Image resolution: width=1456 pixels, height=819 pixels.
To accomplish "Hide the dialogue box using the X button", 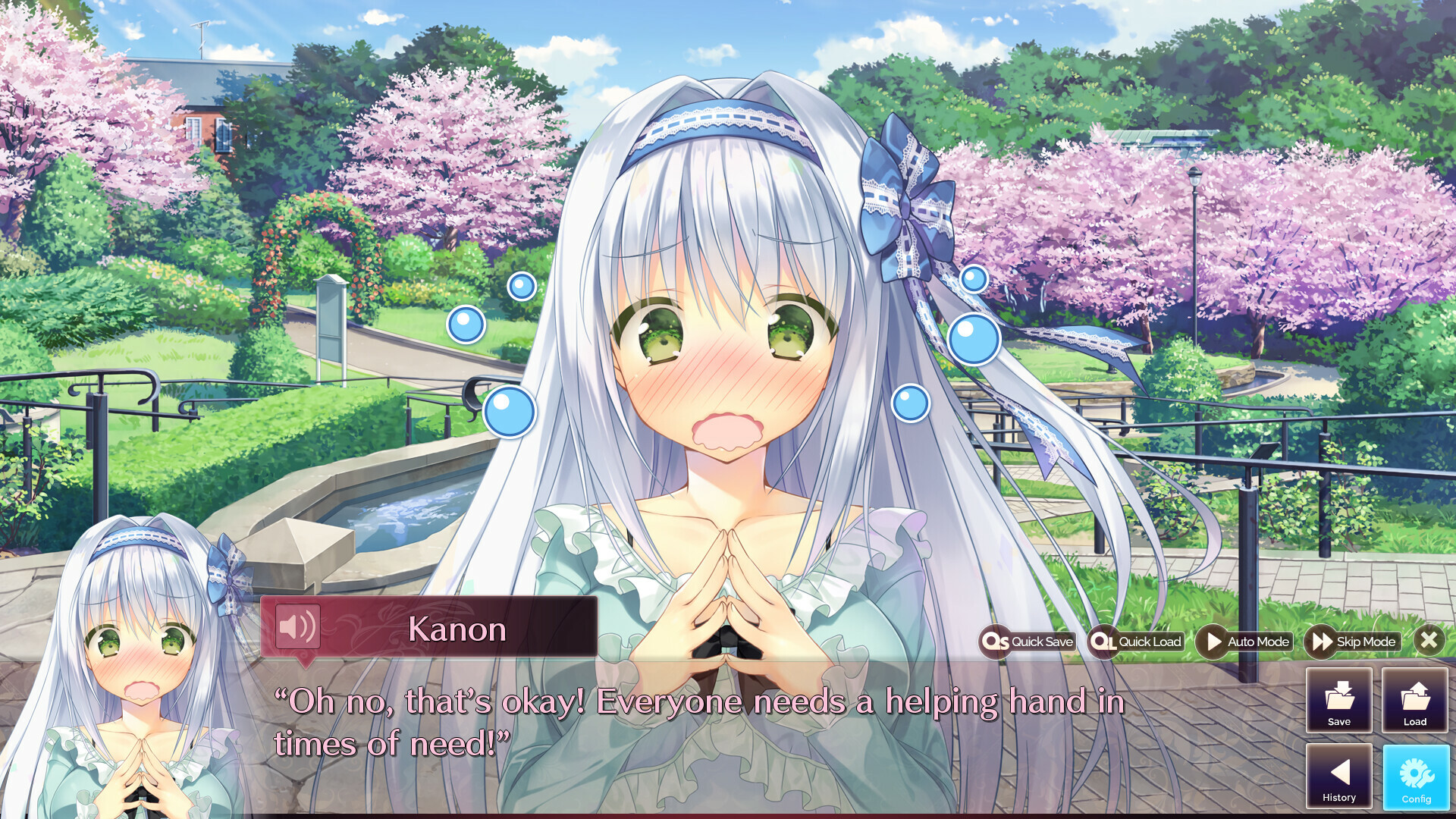I will click(x=1429, y=641).
